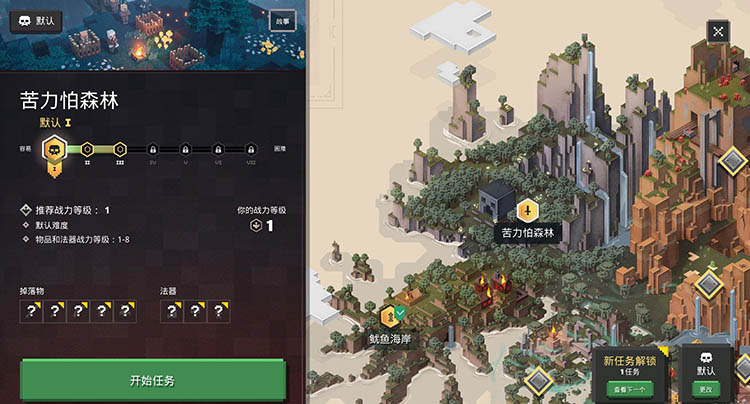Viewport: 750px width, 404px height.
Task: Select the 苦力怕森林 map marker
Action: (x=526, y=211)
